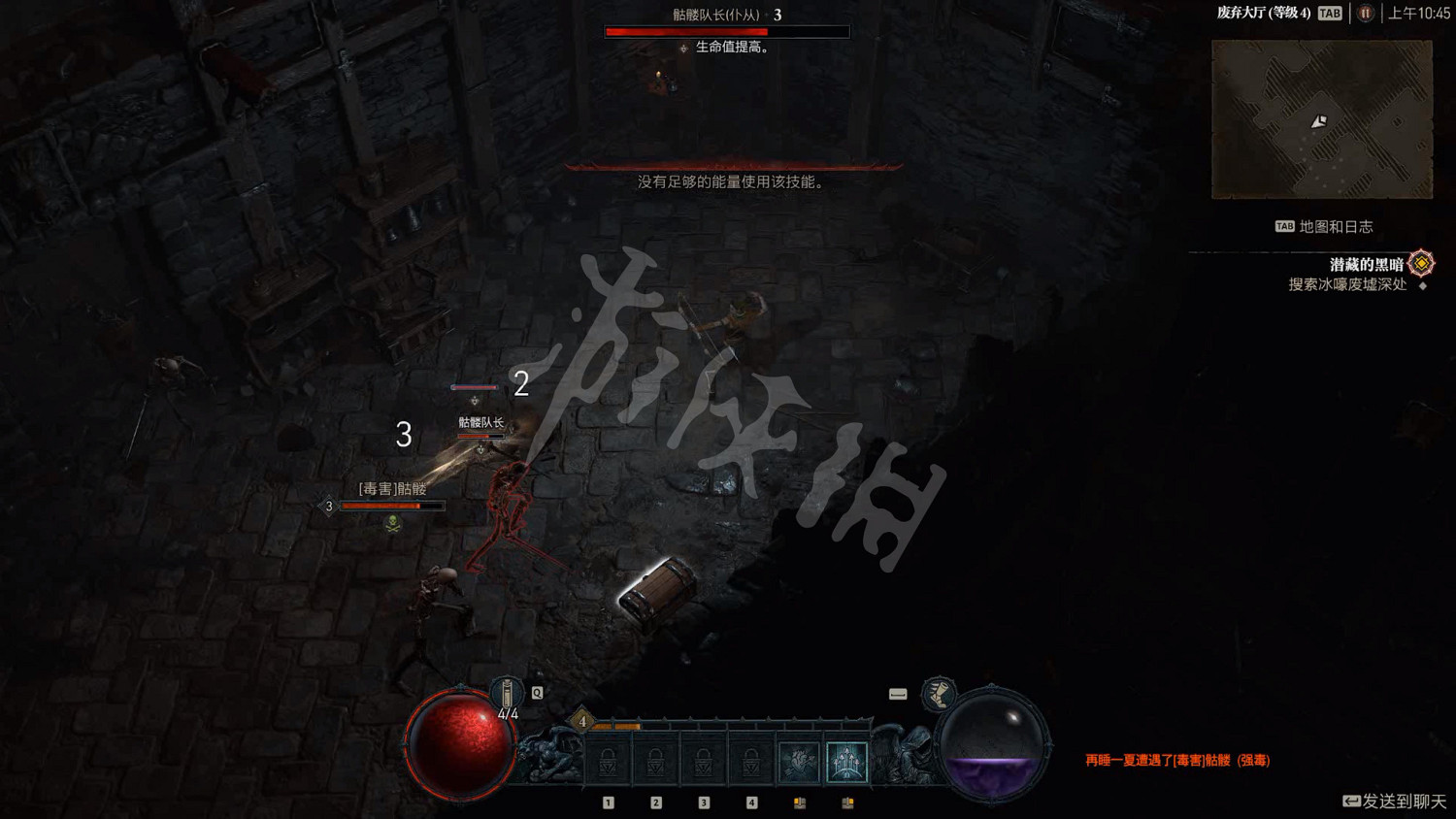Click the first locked skill slot

pos(609,762)
